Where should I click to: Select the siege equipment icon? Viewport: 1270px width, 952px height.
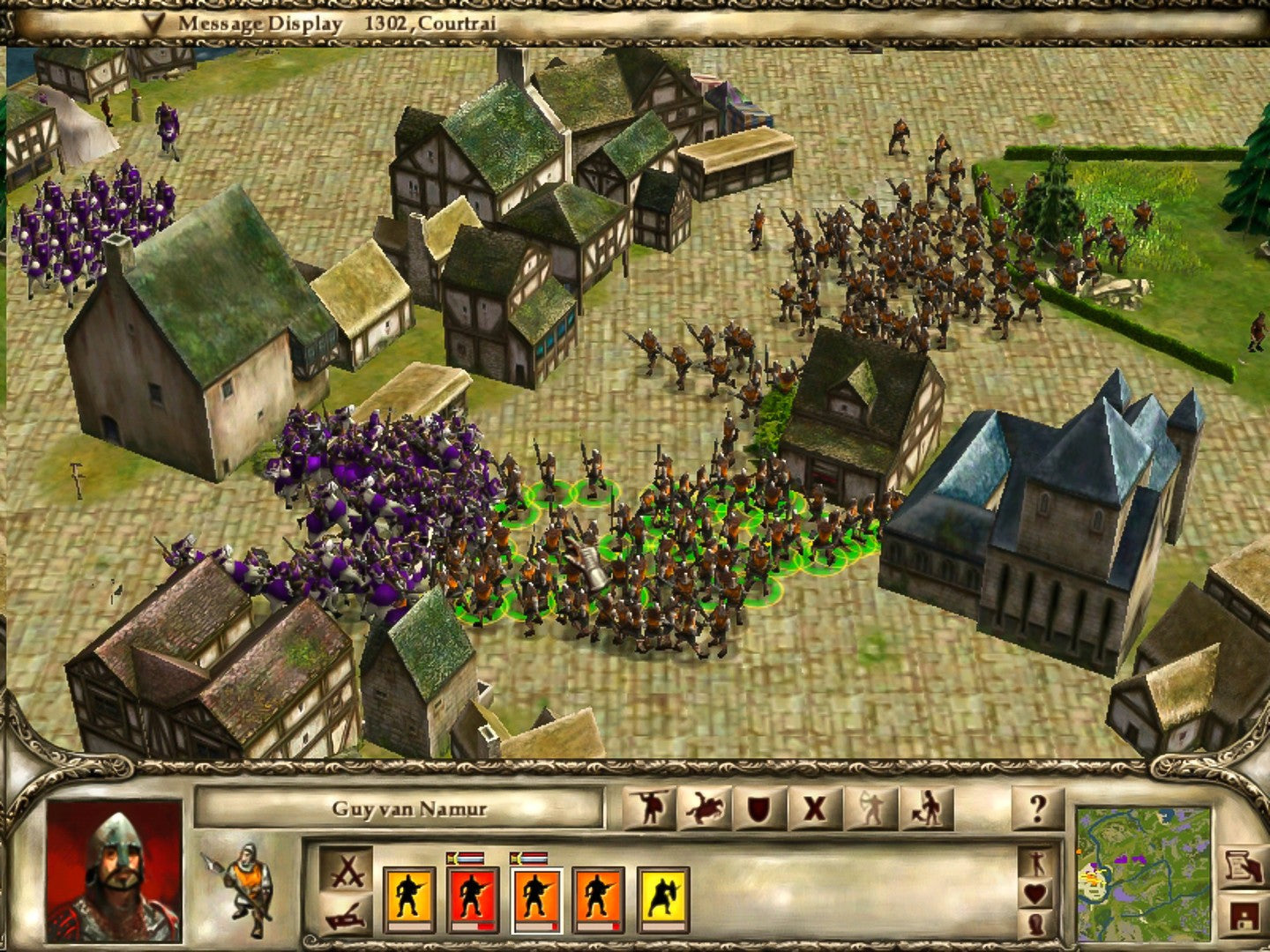347,917
